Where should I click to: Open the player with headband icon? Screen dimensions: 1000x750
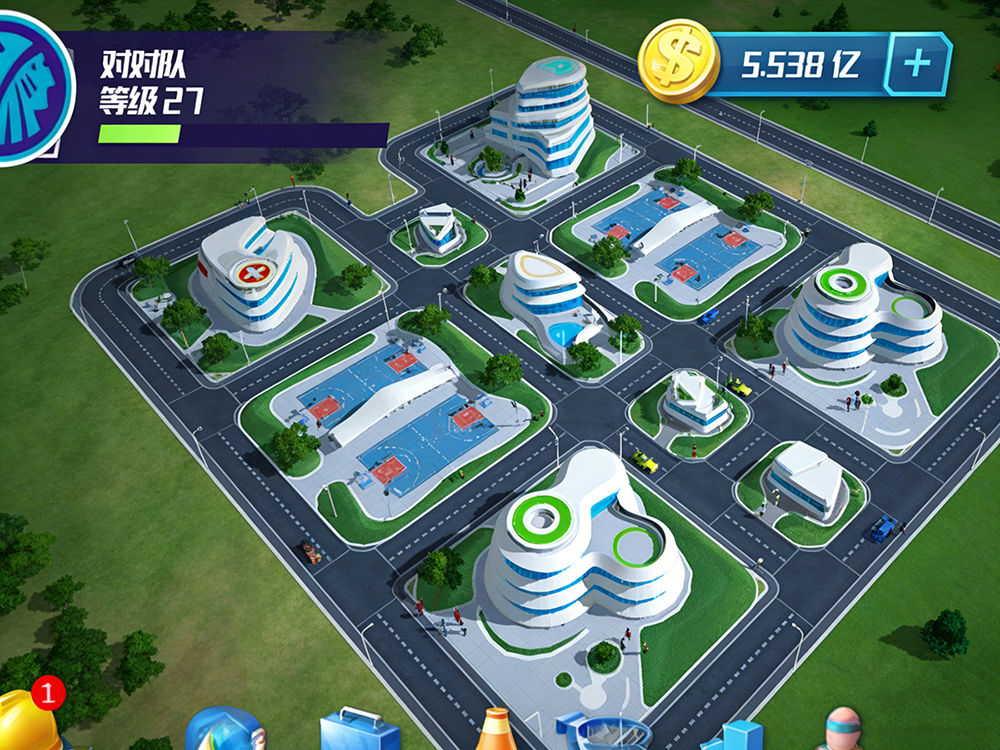[x=843, y=730]
